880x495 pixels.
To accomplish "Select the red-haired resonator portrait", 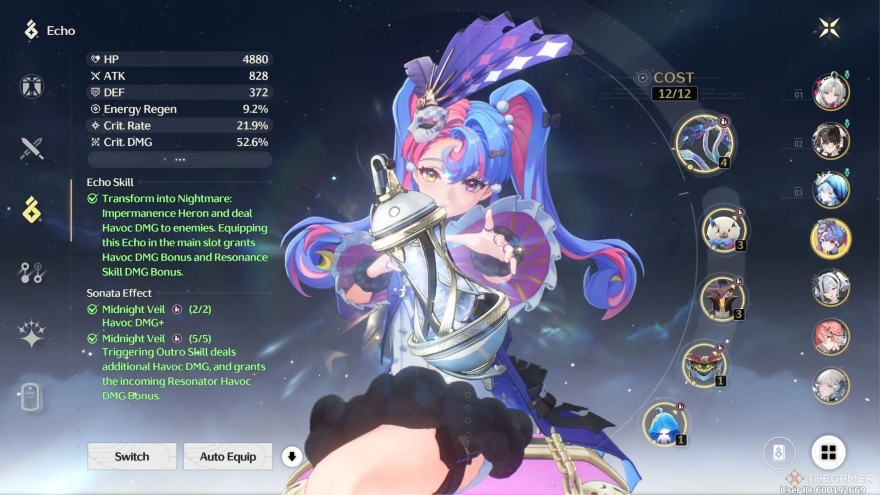I will [830, 336].
